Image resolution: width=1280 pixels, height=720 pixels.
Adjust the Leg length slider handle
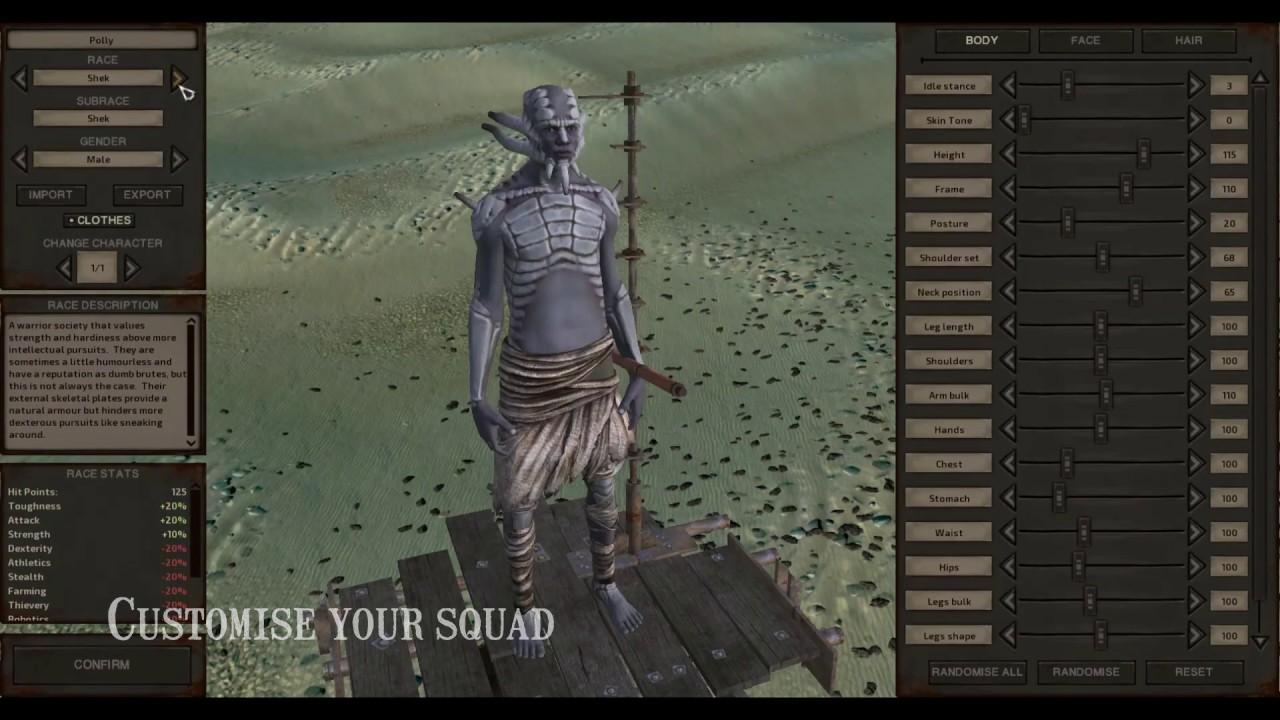(x=1100, y=326)
